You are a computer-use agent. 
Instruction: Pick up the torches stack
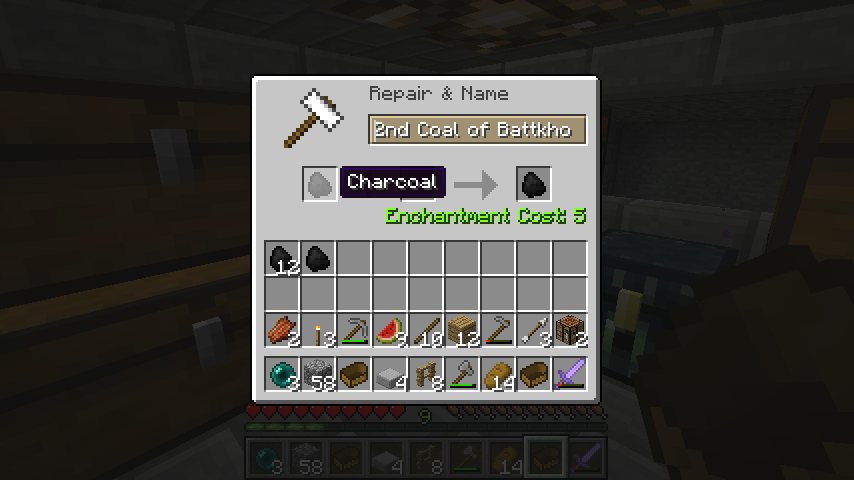coord(318,331)
